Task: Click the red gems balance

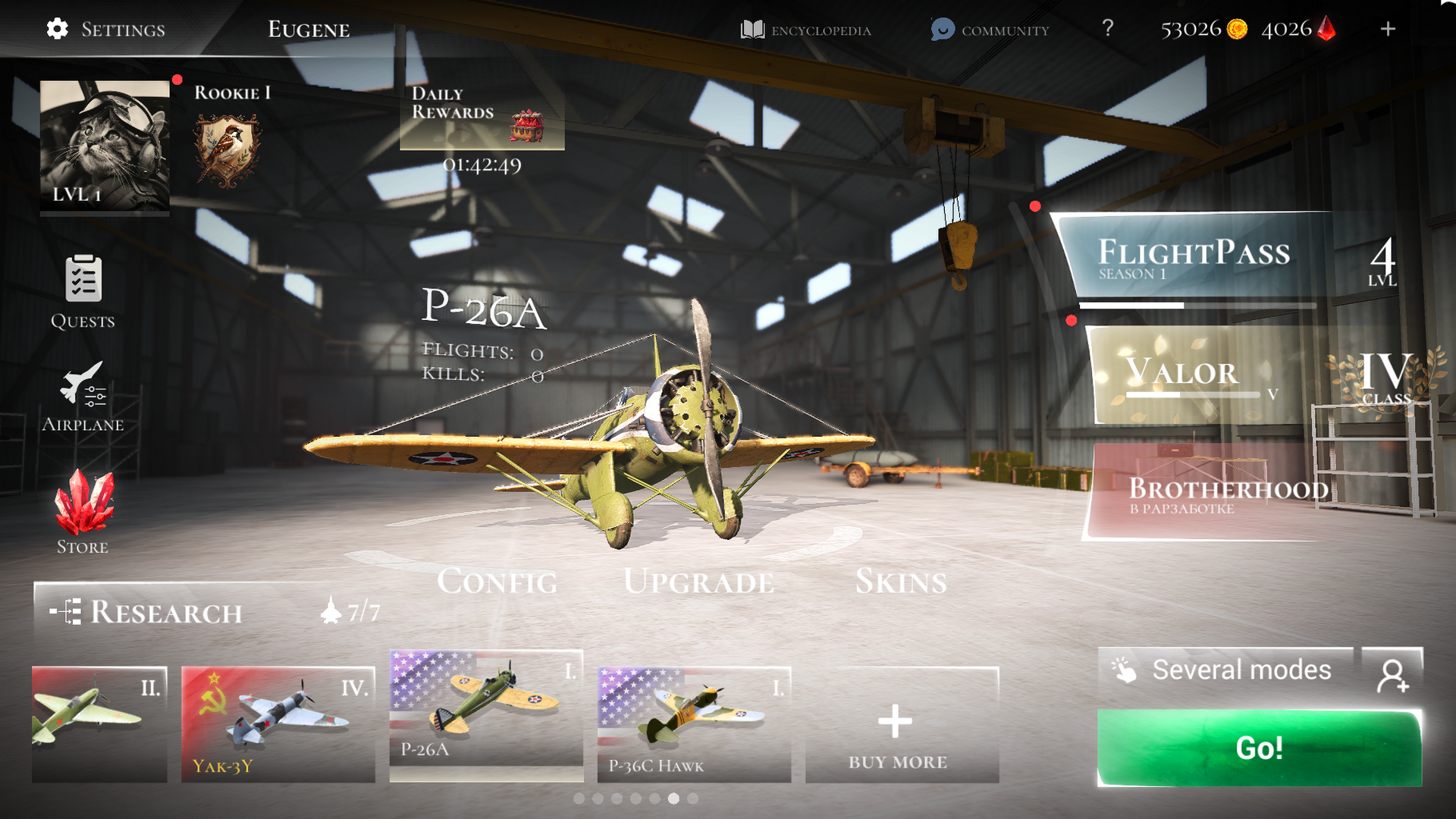Action: coord(1298,30)
